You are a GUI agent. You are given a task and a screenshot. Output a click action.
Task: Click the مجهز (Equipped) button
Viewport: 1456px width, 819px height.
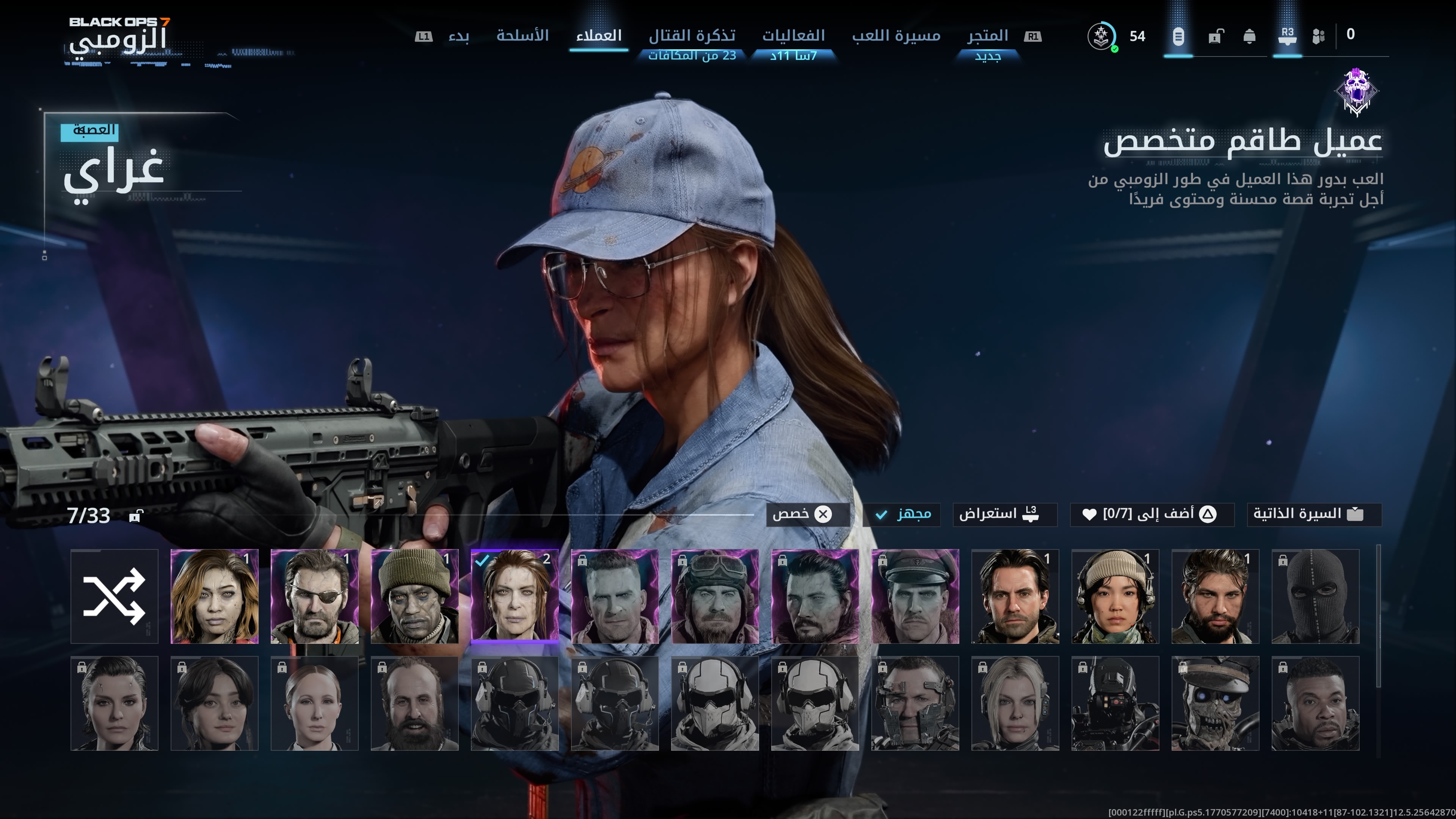coord(902,515)
